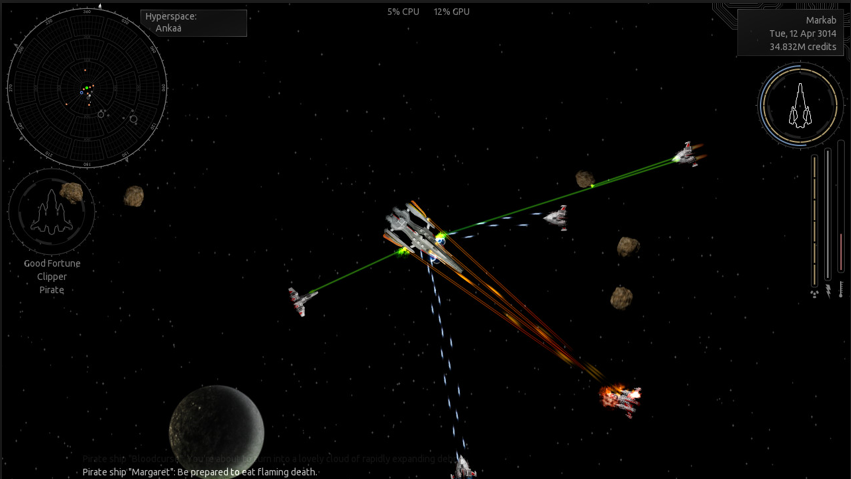The image size is (851, 479).
Task: Click the Hyperspace: Ankaa destination box
Action: click(194, 23)
